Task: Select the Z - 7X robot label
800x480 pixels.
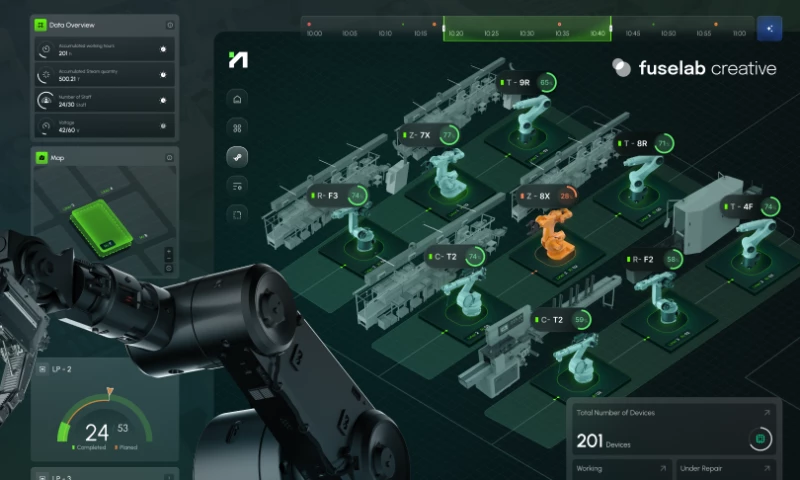Action: 419,135
